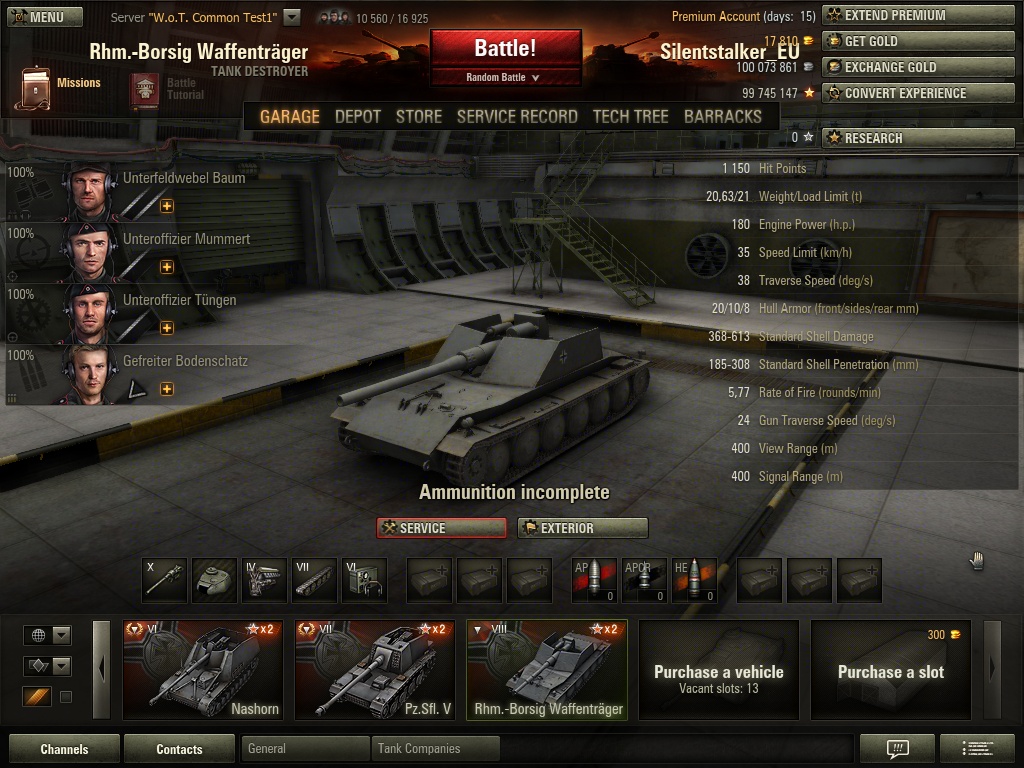This screenshot has height=768, width=1024.
Task: Select the Nashorn tank in the carousel
Action: (202, 669)
